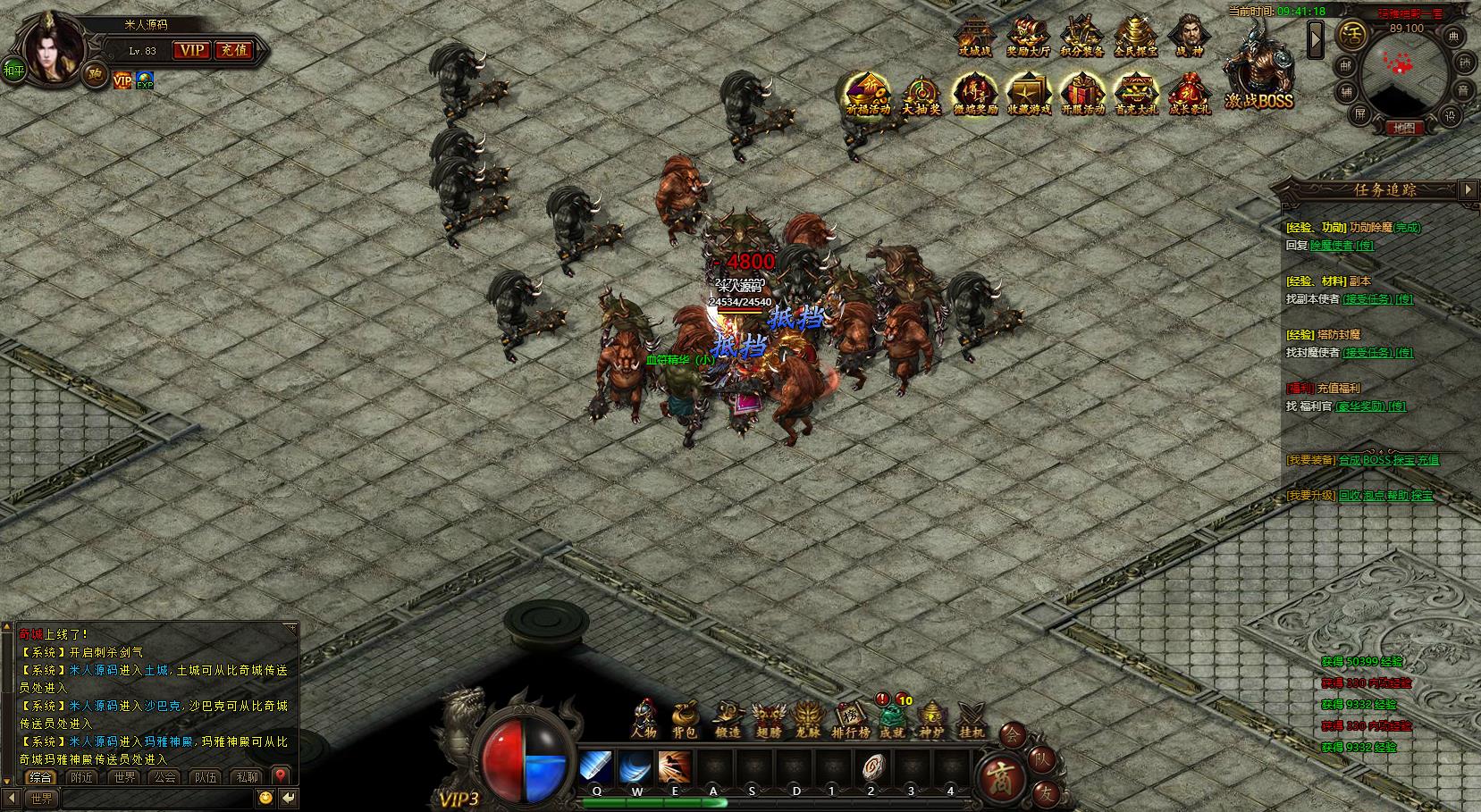Collapse the 任务追踪 quest tracker panel
Viewport: 1481px width, 812px height.
[1468, 189]
